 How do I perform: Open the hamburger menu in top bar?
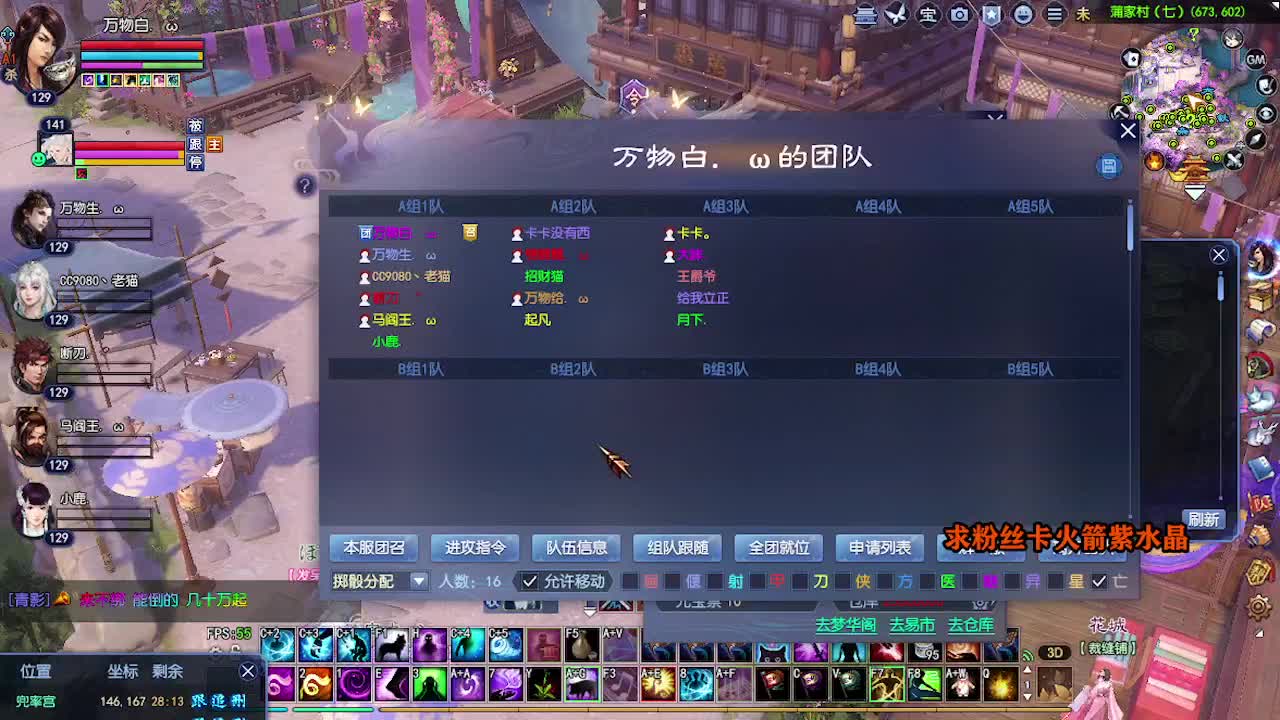coord(1054,15)
